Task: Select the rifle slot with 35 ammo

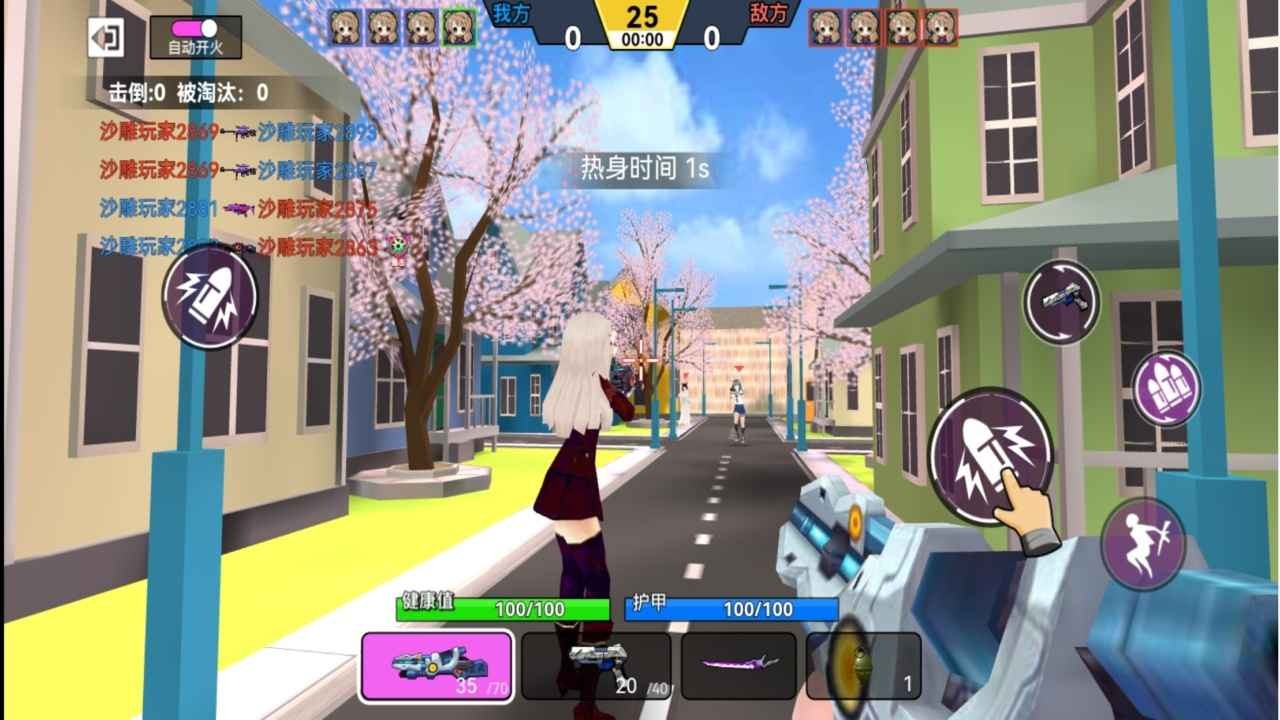Action: click(x=437, y=665)
